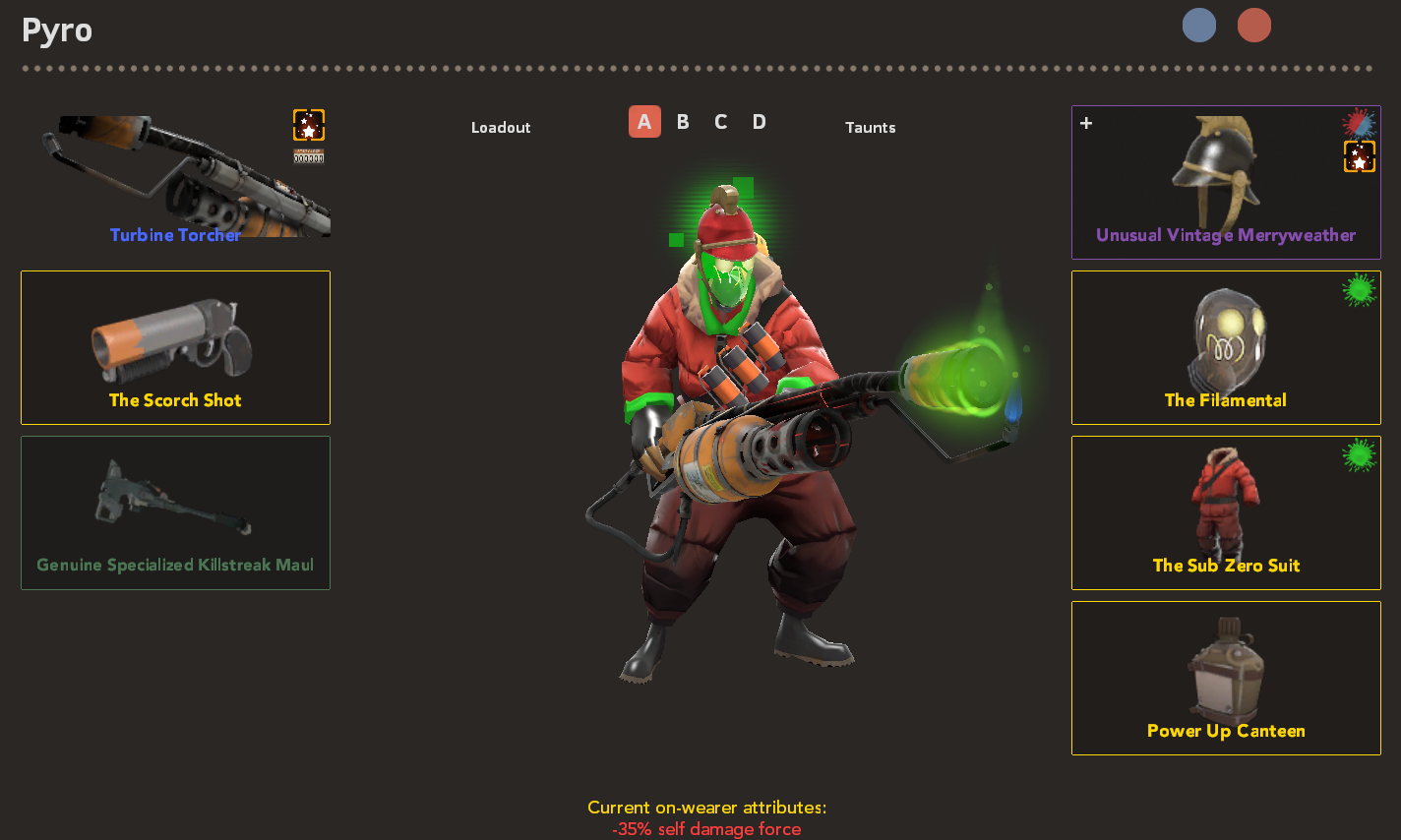This screenshot has width=1401, height=840.
Task: Select the Genuine Specialized Killstreak Maul
Action: tap(175, 512)
